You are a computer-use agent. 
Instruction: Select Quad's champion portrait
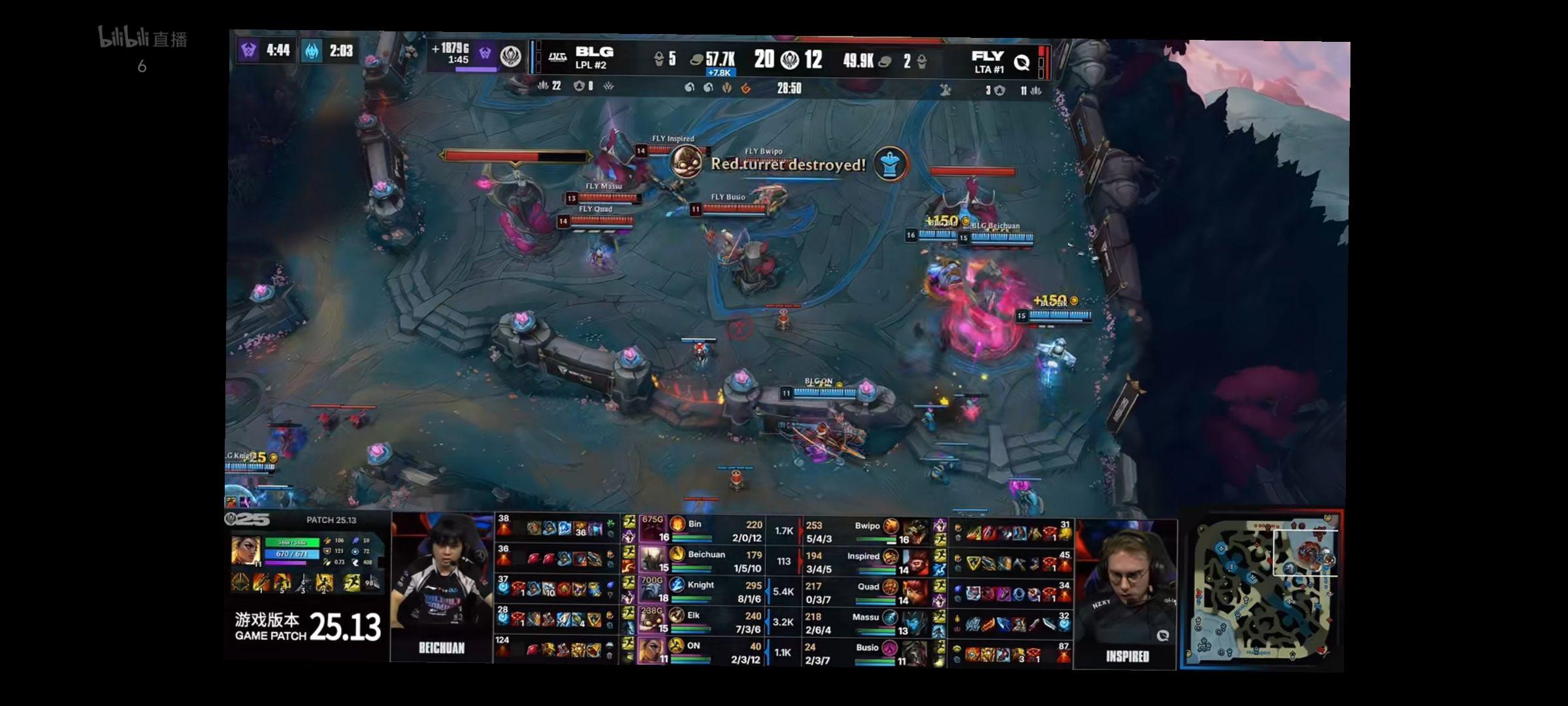(x=916, y=591)
